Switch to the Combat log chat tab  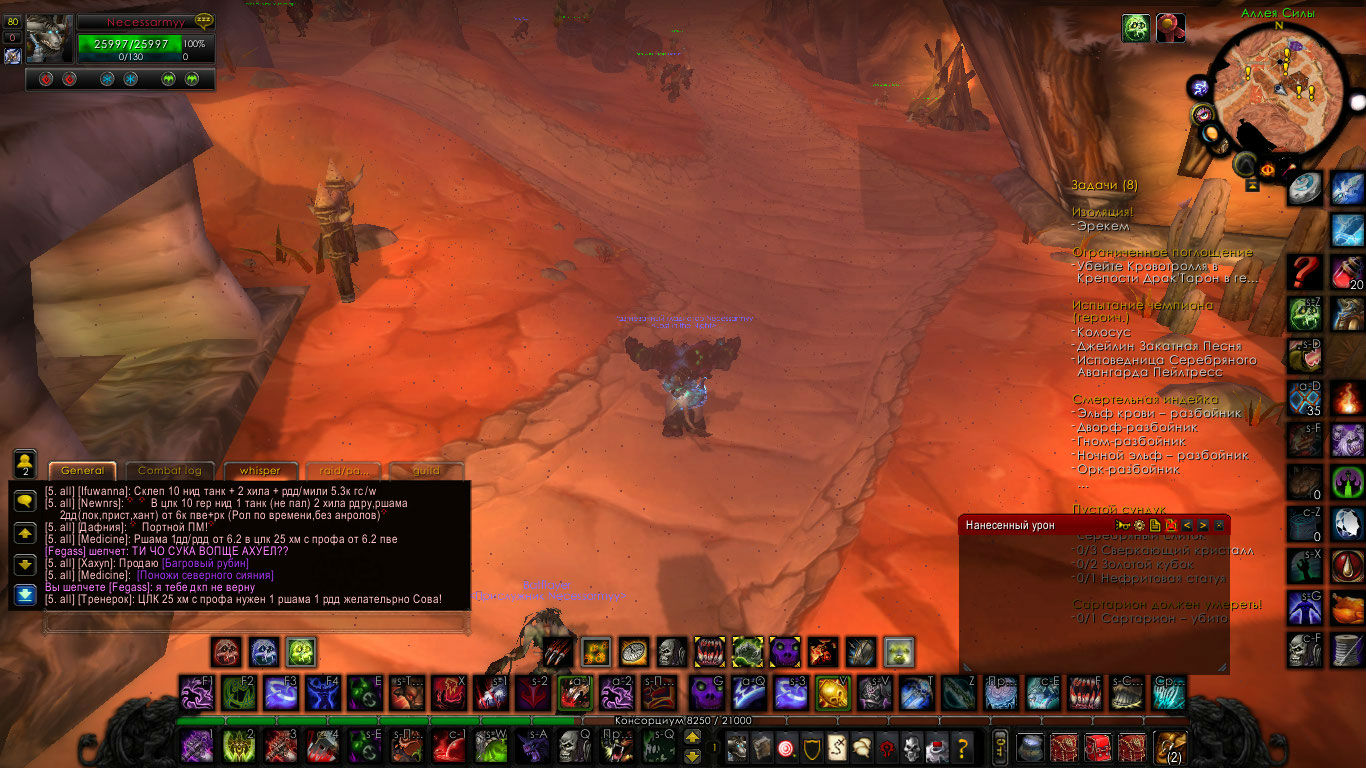(170, 471)
